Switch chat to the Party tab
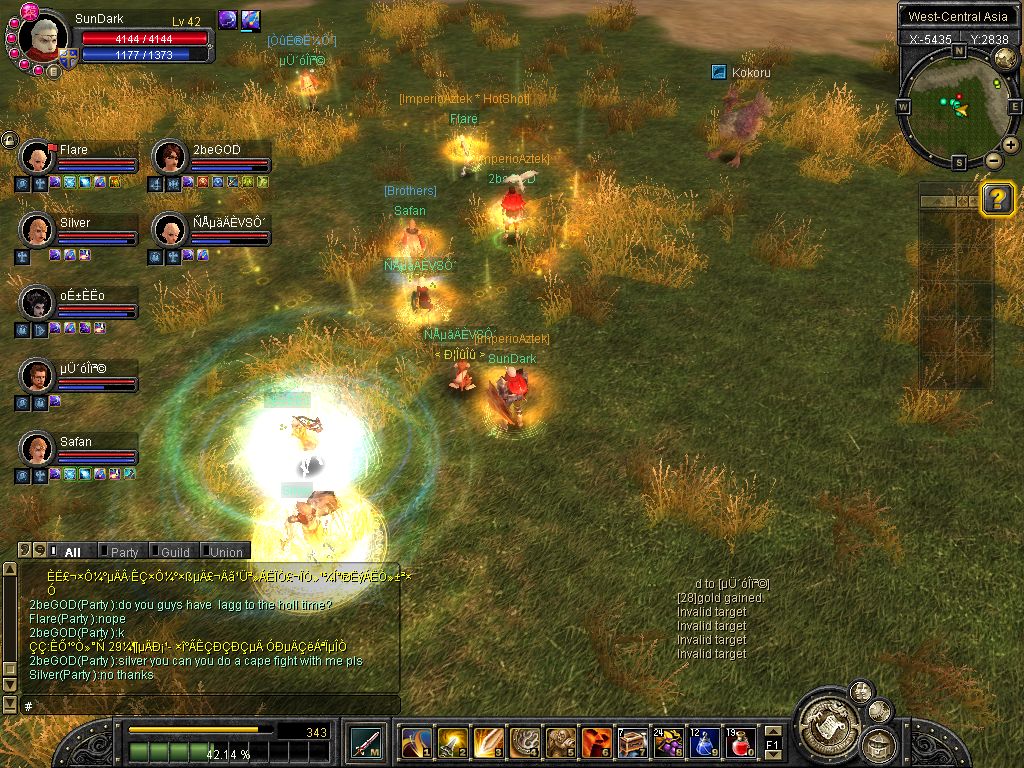The height and width of the screenshot is (768, 1024). pyautogui.click(x=124, y=551)
